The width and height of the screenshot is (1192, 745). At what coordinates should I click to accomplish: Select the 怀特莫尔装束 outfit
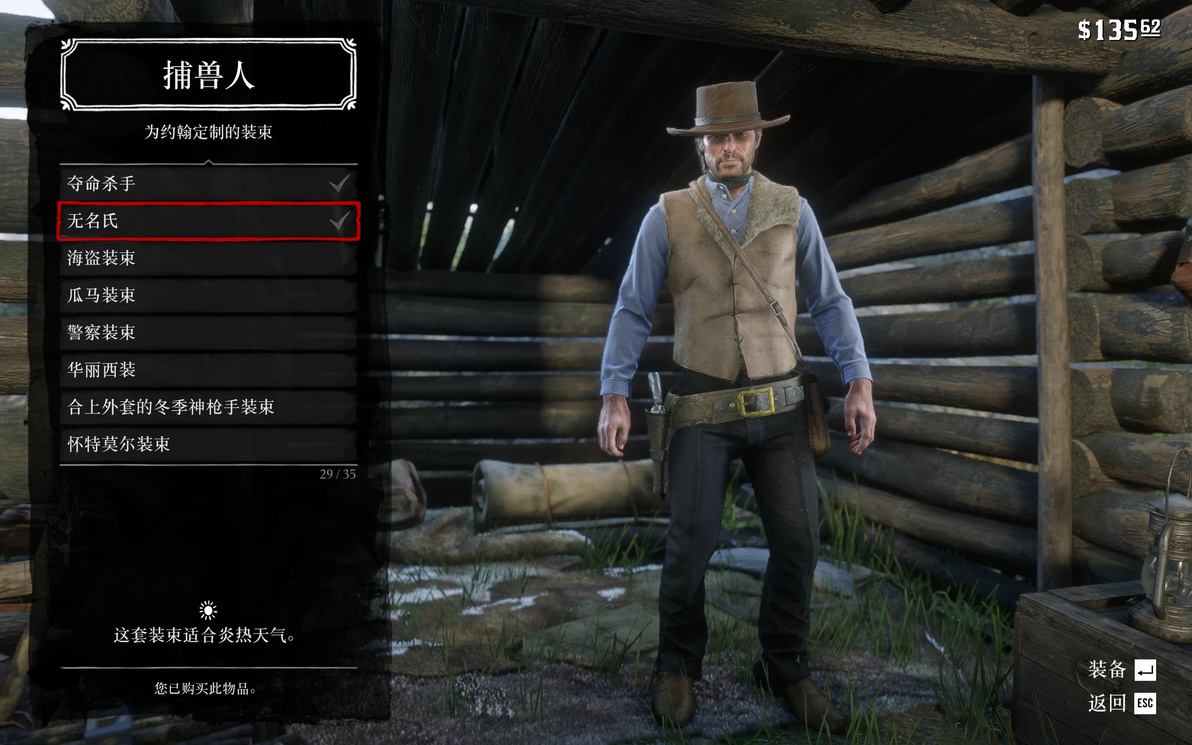(208, 444)
